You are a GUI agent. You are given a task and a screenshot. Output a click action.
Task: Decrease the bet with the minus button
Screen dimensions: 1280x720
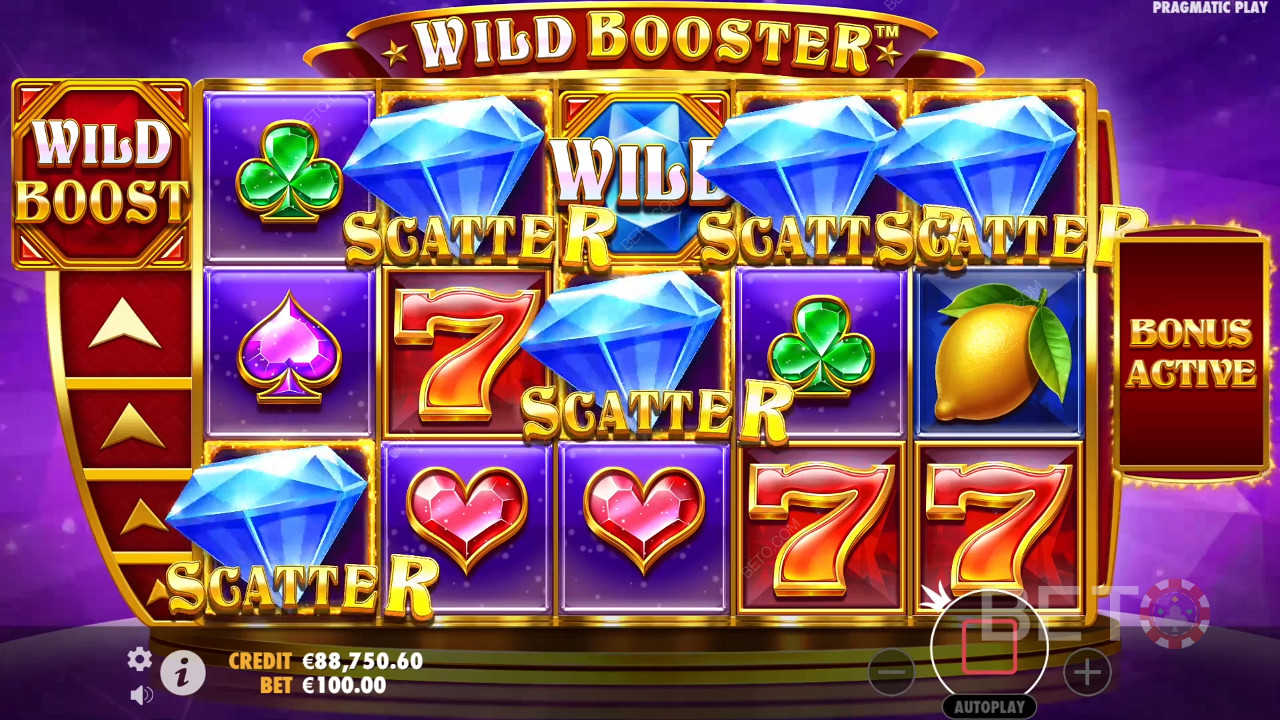890,673
